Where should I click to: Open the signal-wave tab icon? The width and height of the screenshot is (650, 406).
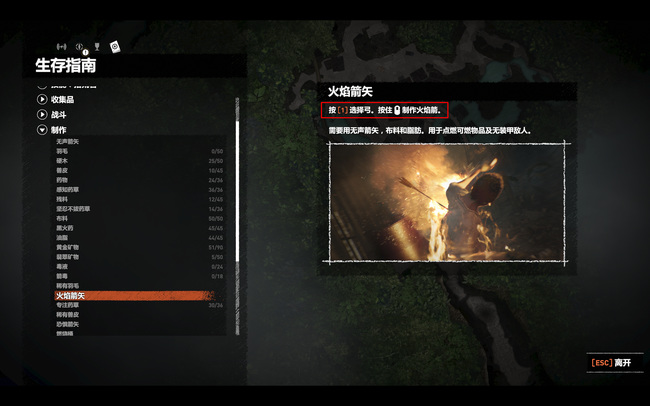point(61,47)
